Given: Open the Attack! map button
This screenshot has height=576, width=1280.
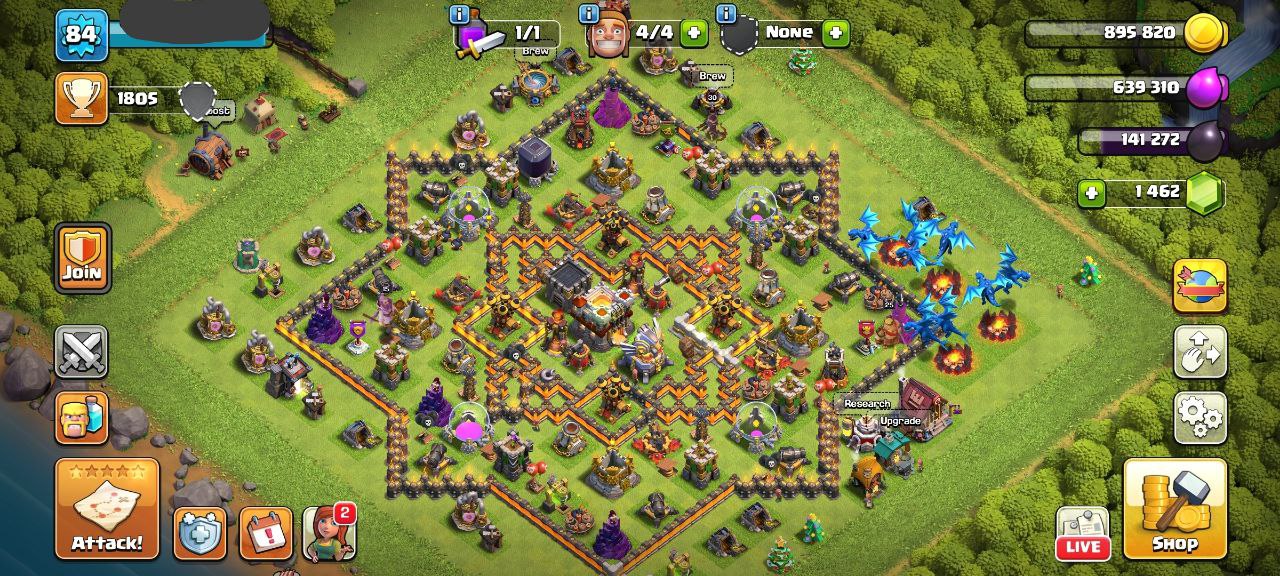Looking at the screenshot, I should [x=107, y=509].
